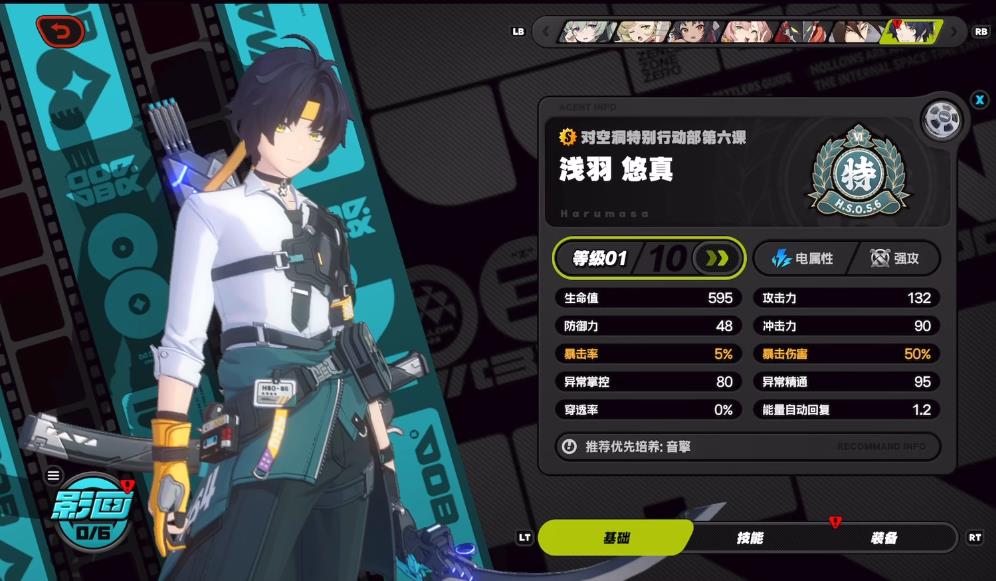
Task: Show the 强攻 attack specialty info
Action: (x=894, y=258)
